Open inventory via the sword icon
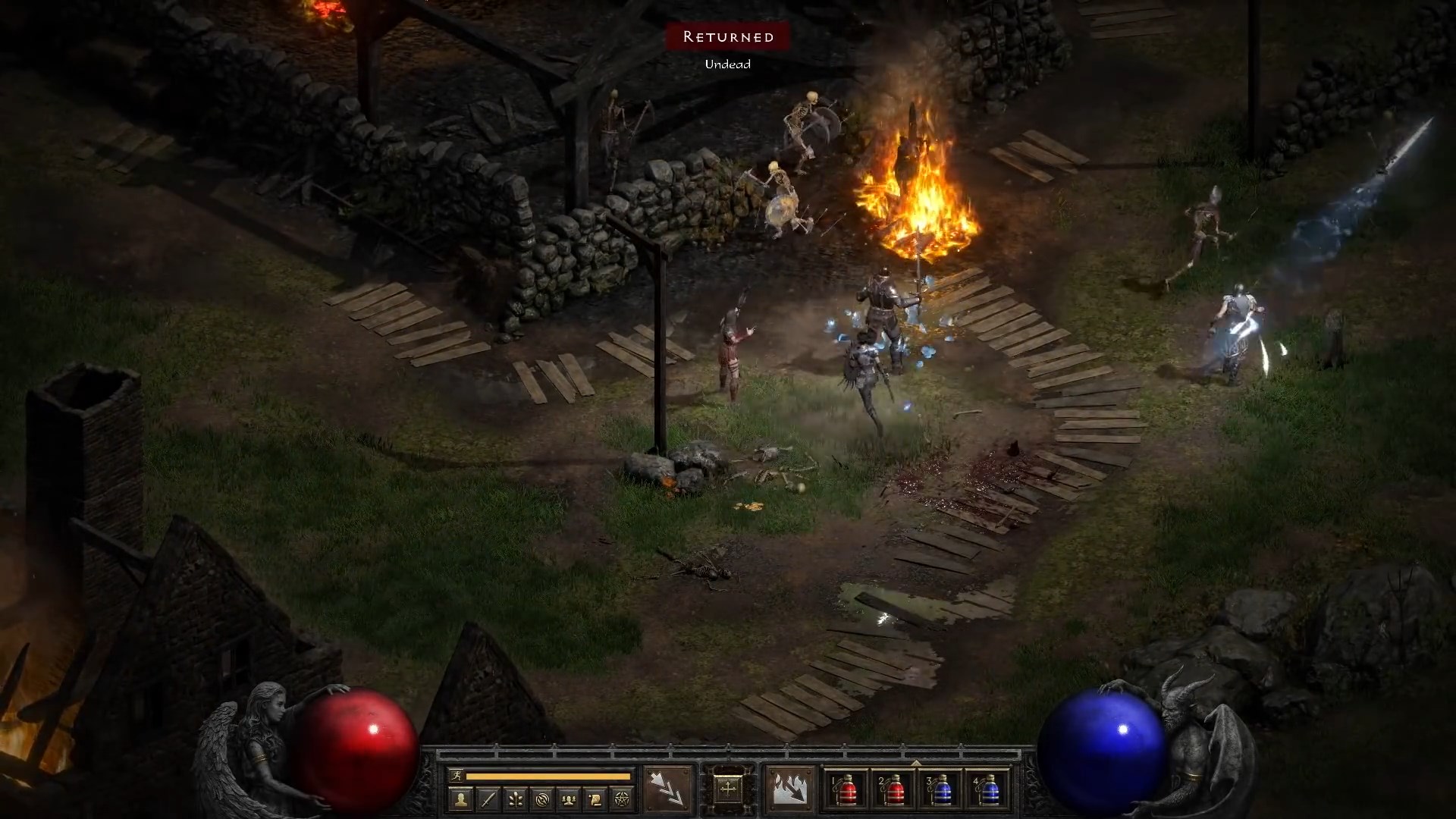Screen dimensions: 1456x819 tap(488, 800)
